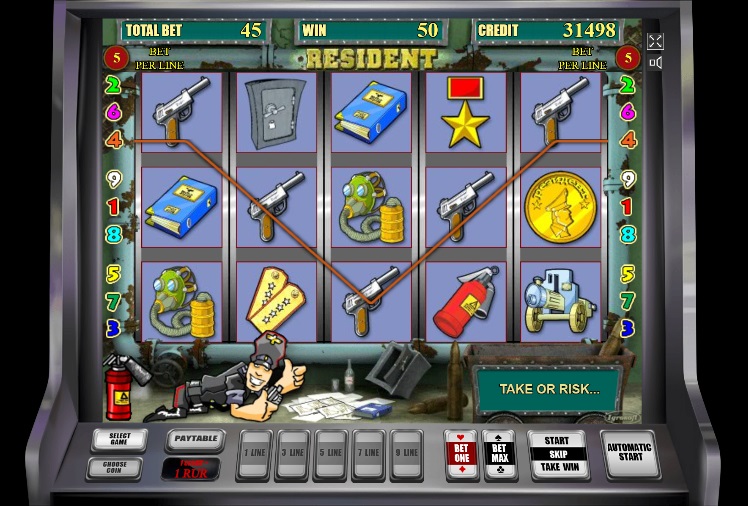748x506 pixels.
Task: Pick the 7 Line button
Action: [x=368, y=455]
